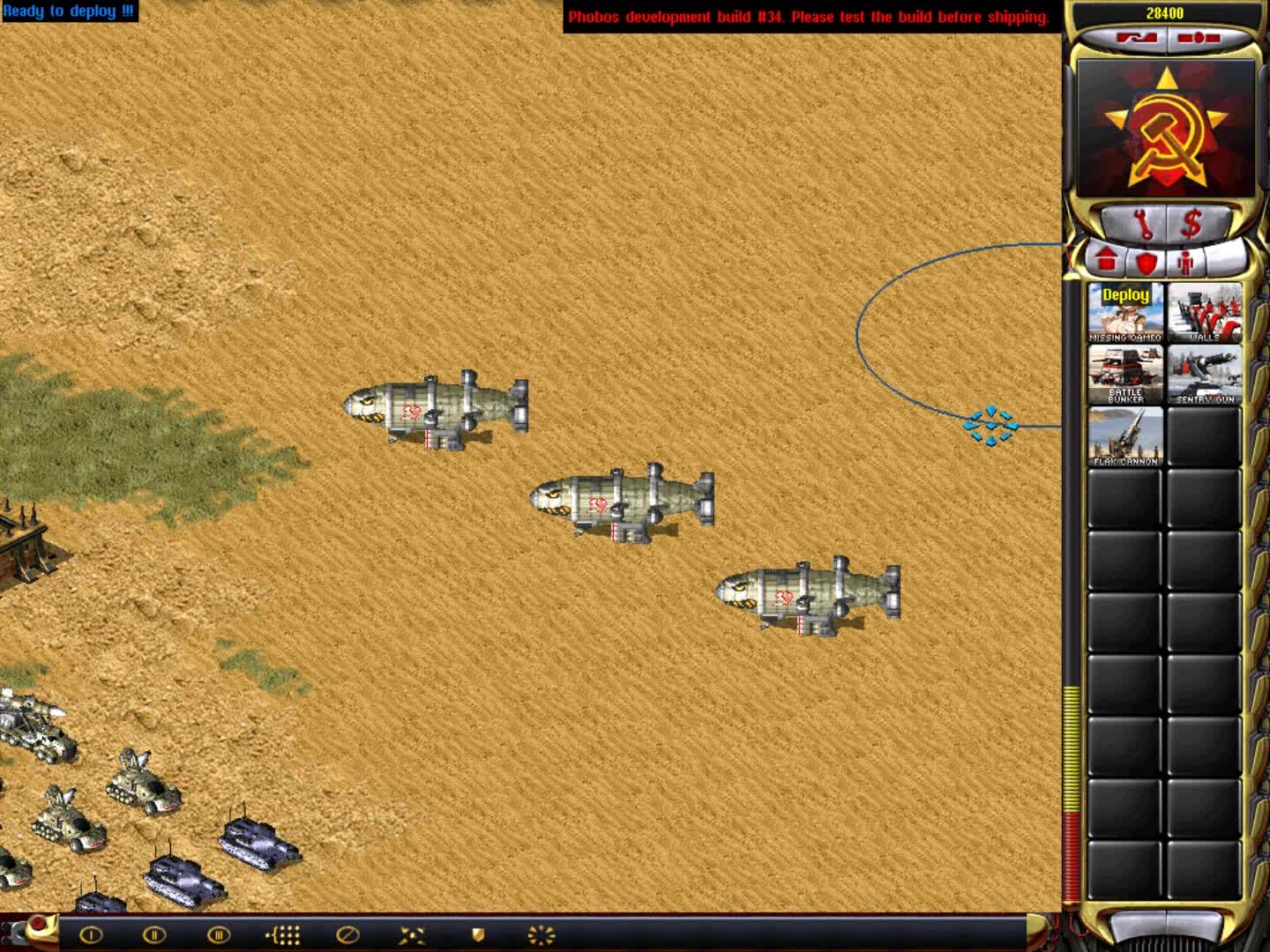Click the Stop command icon

click(x=344, y=937)
